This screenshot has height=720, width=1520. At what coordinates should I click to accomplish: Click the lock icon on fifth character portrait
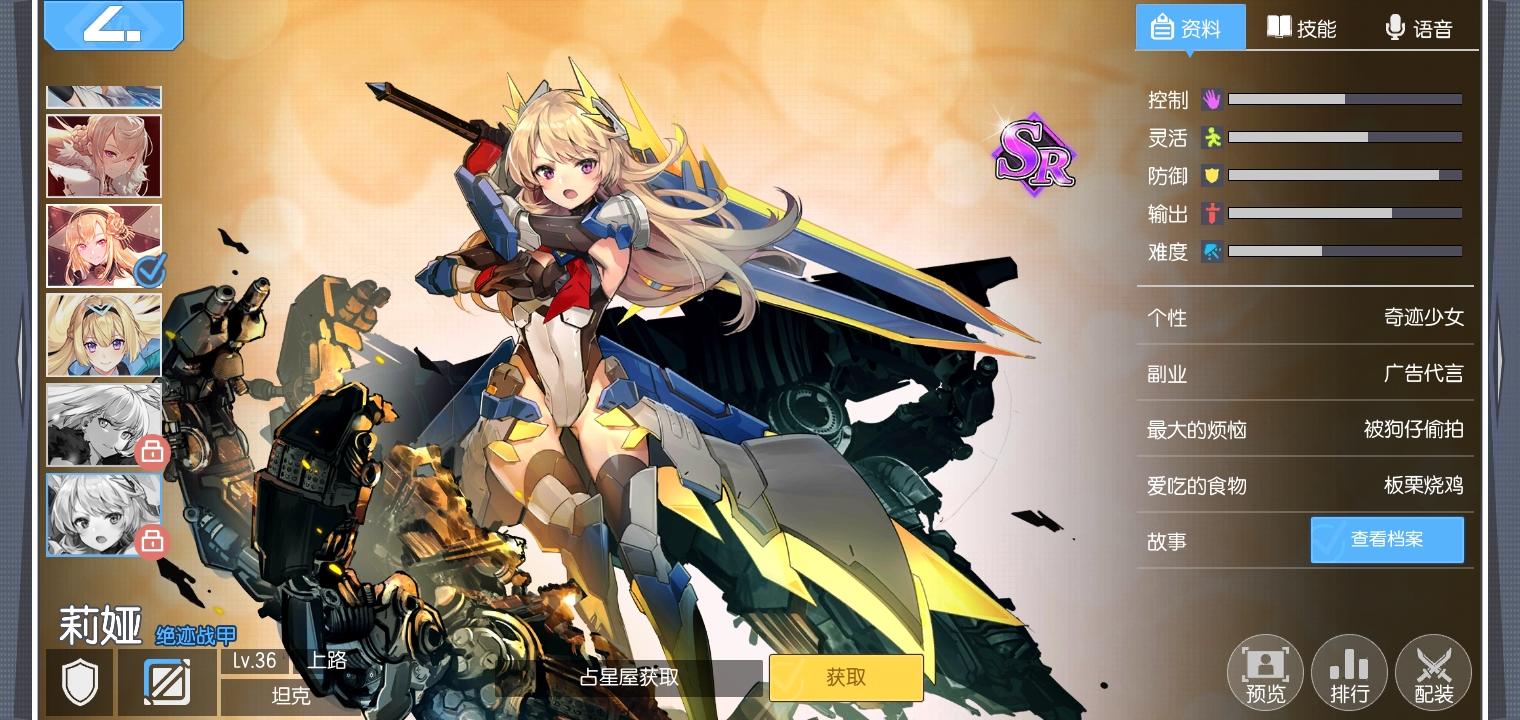tap(152, 451)
